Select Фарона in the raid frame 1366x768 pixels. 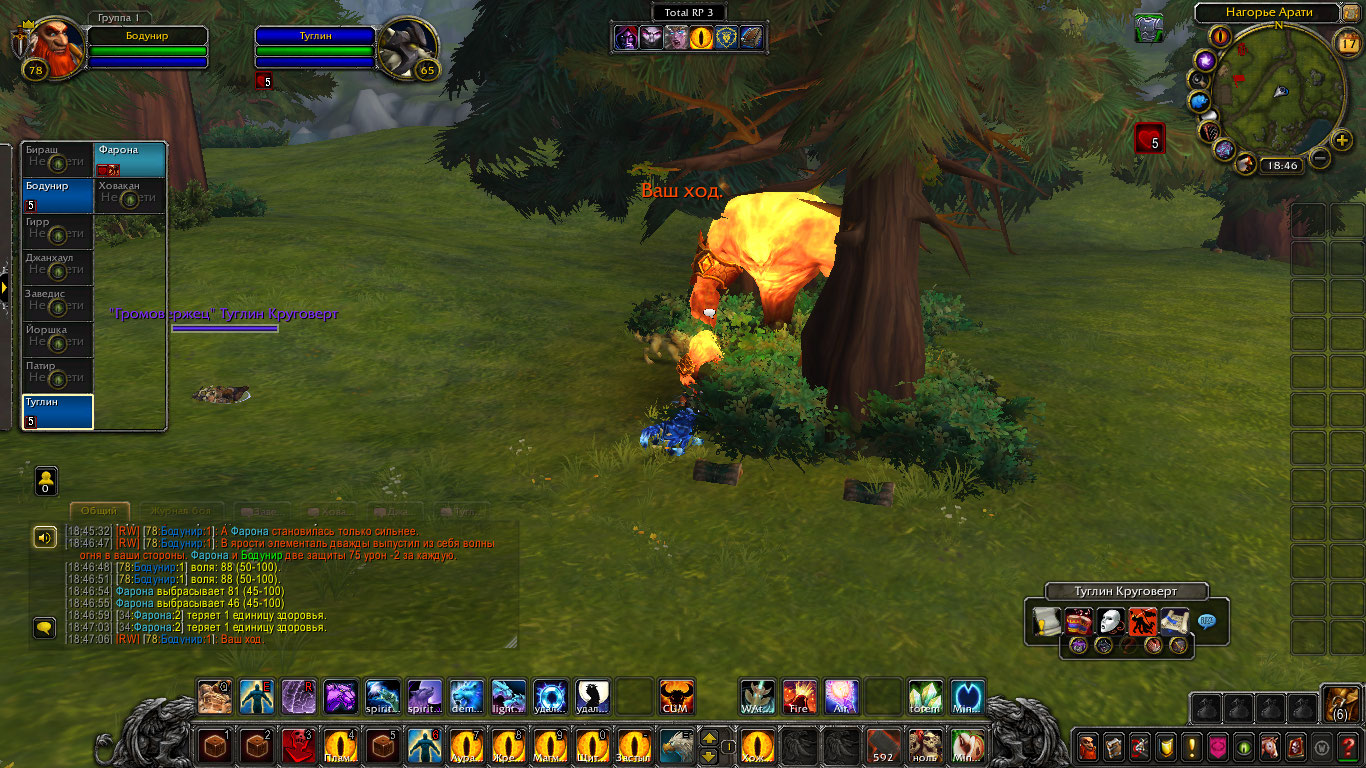(131, 160)
